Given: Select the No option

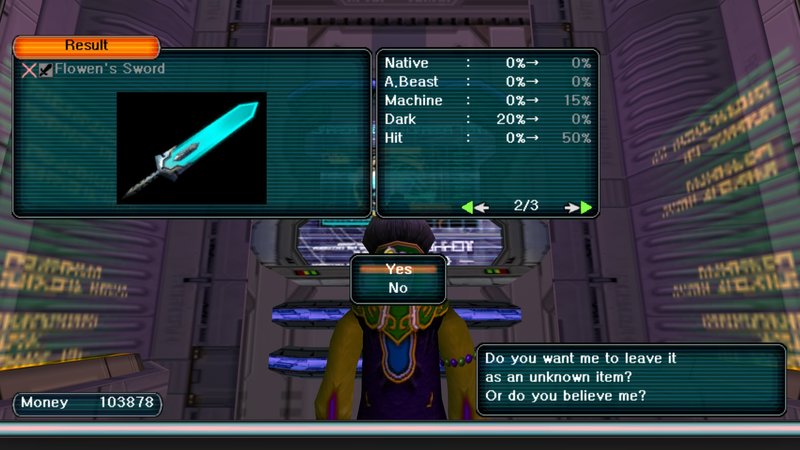Looking at the screenshot, I should pos(398,288).
